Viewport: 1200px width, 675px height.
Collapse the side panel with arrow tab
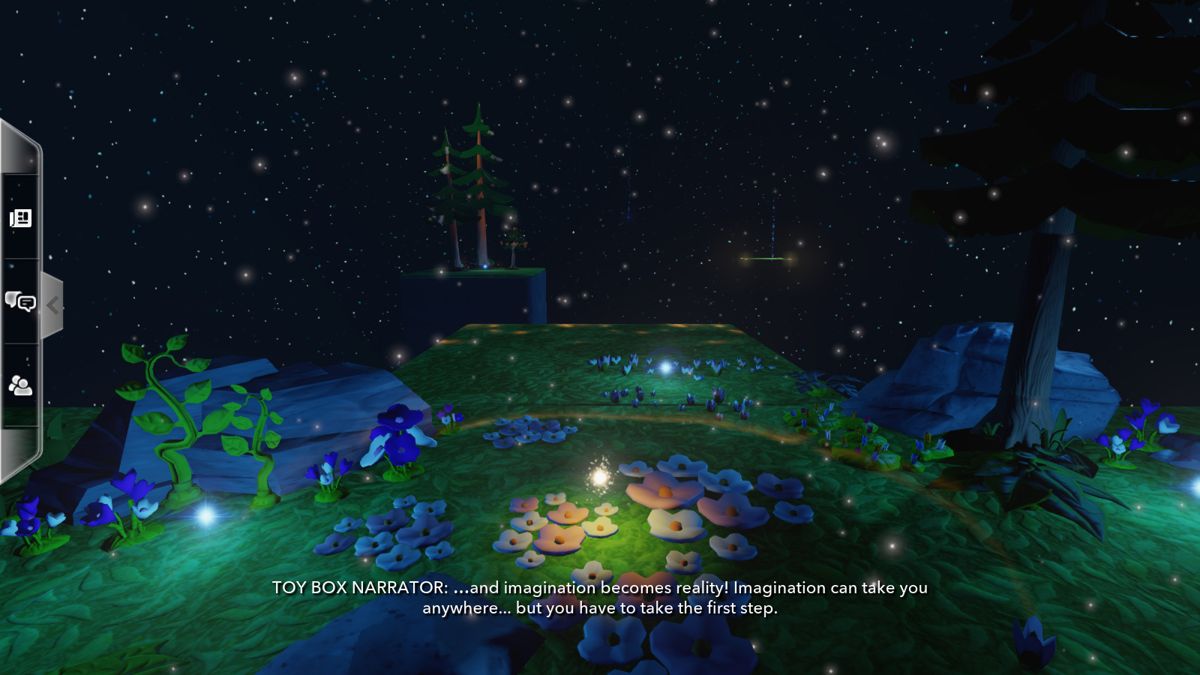(52, 305)
